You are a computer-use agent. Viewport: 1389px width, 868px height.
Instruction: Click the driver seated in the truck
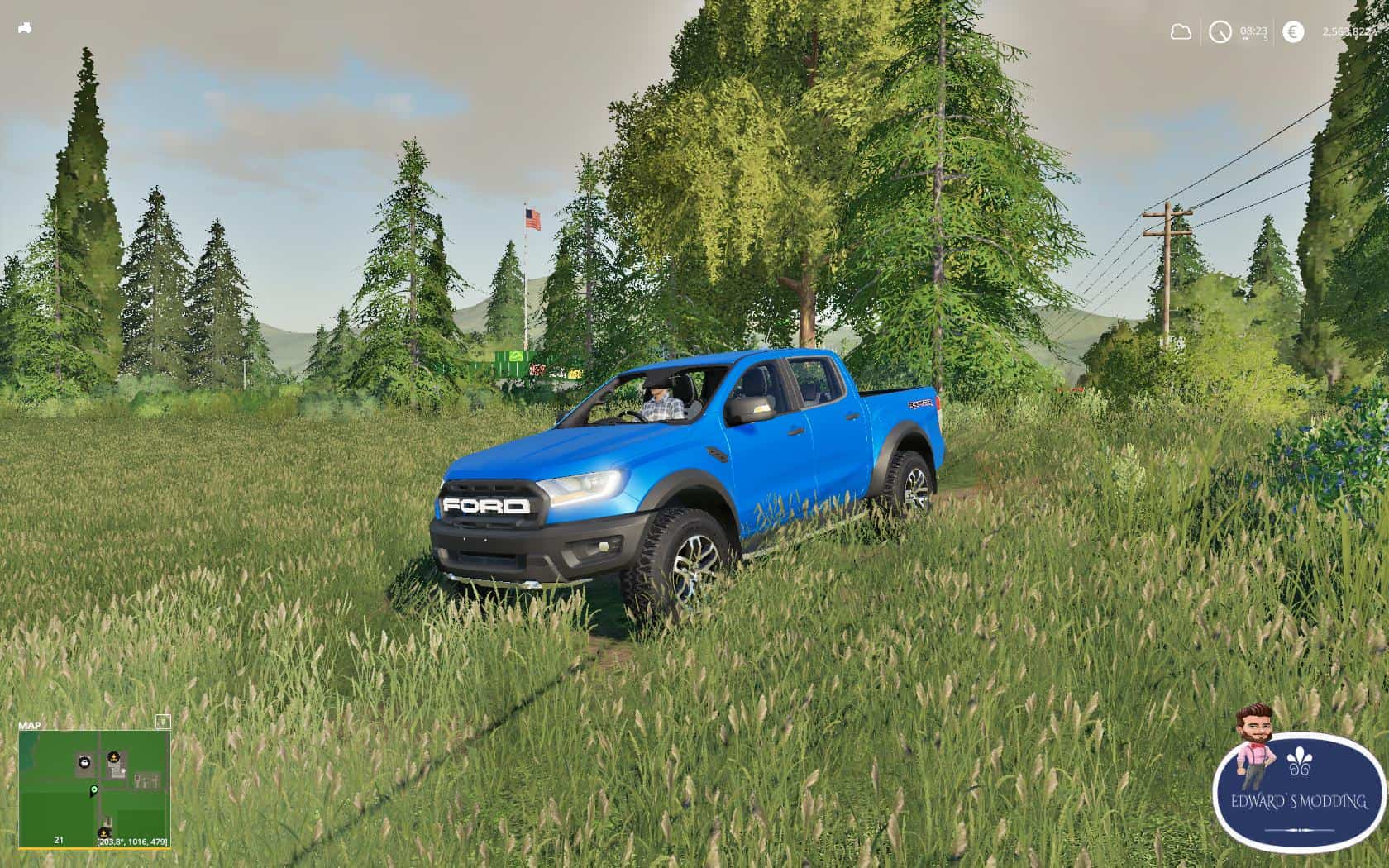pyautogui.click(x=661, y=403)
